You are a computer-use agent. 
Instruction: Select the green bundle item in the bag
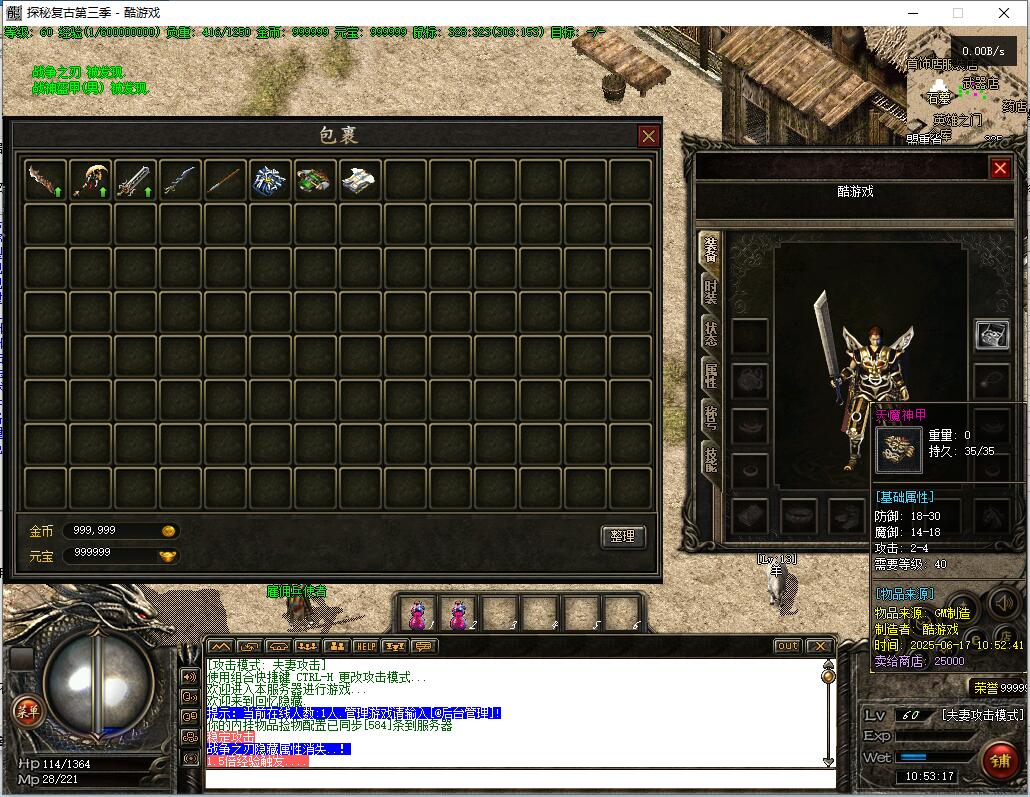pos(315,180)
